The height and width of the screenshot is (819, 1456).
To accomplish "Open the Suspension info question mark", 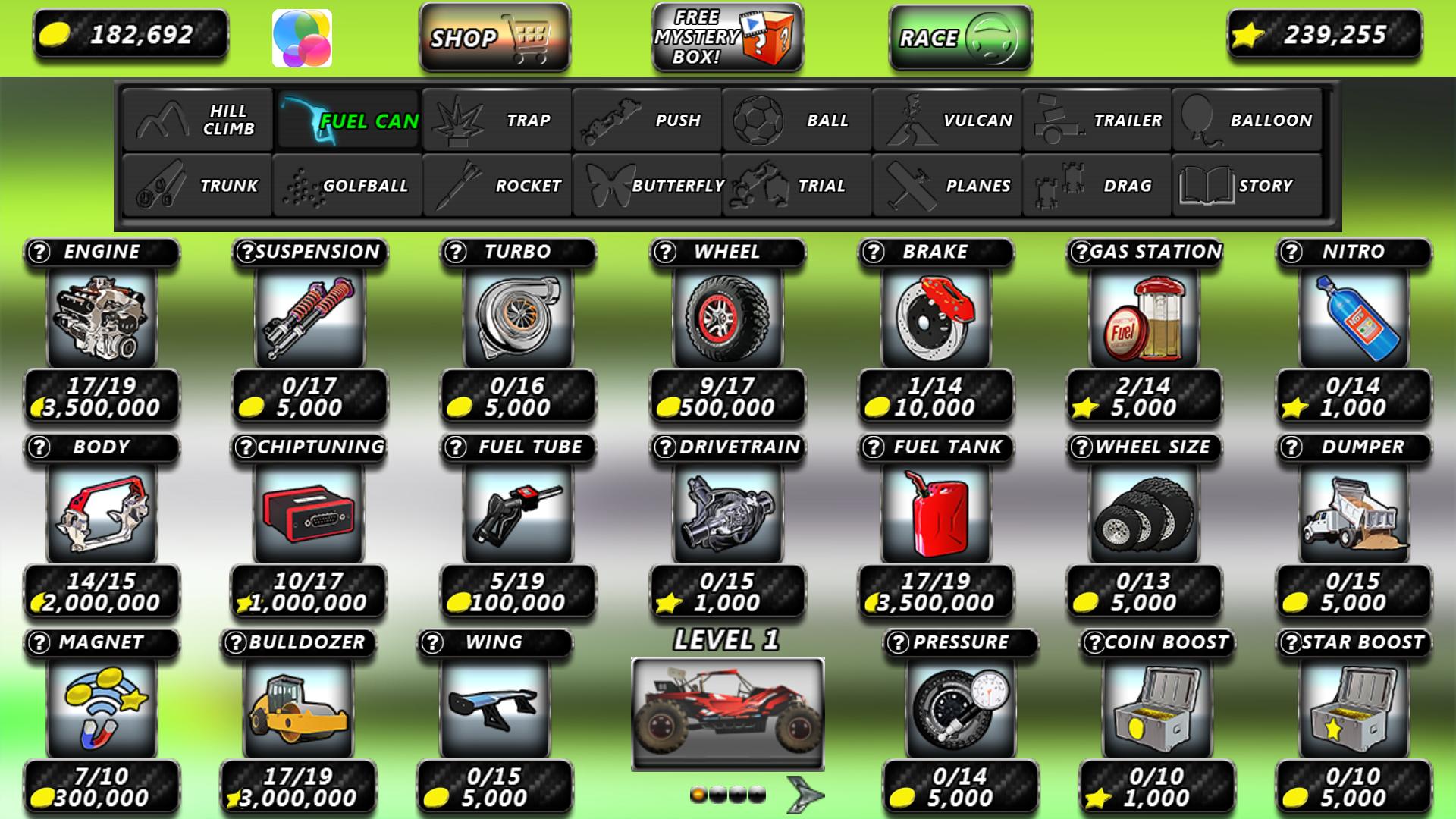I will (248, 252).
